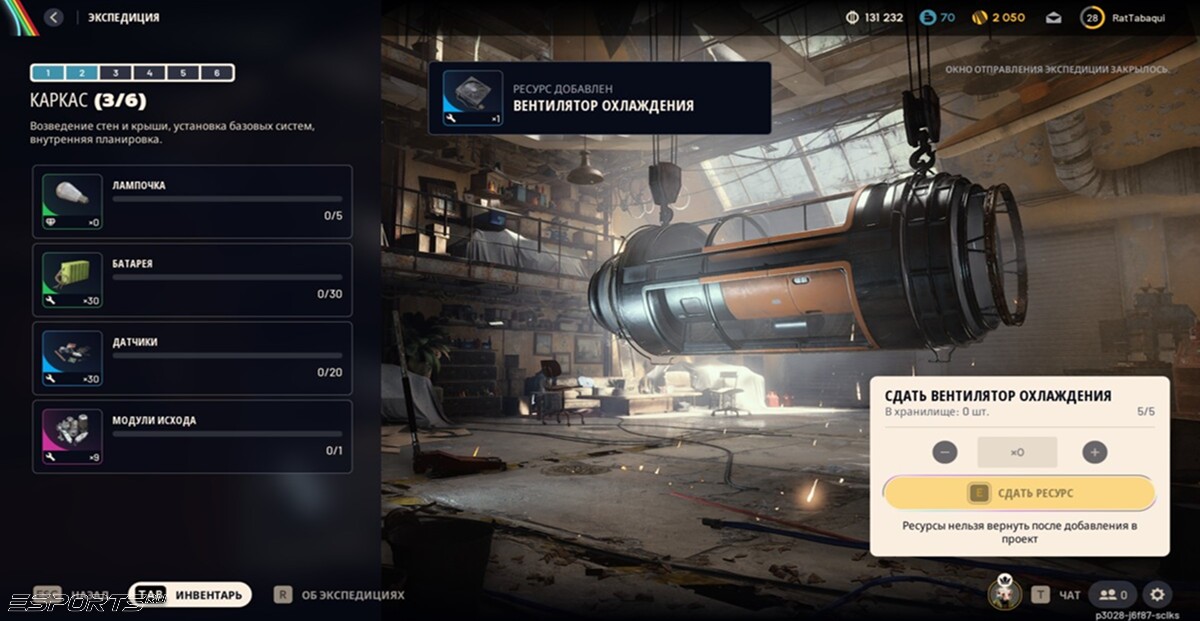Select stage 1 of the expedition

coord(48,73)
